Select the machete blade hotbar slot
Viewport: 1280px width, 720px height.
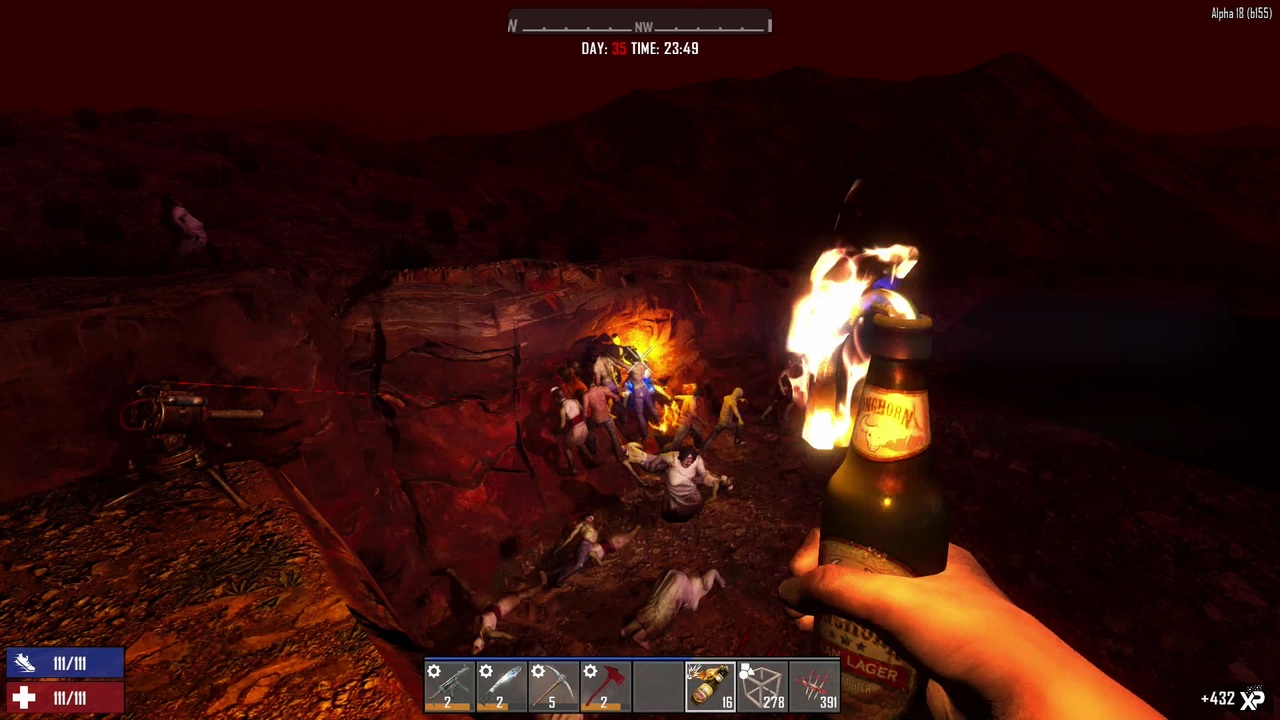pos(501,687)
